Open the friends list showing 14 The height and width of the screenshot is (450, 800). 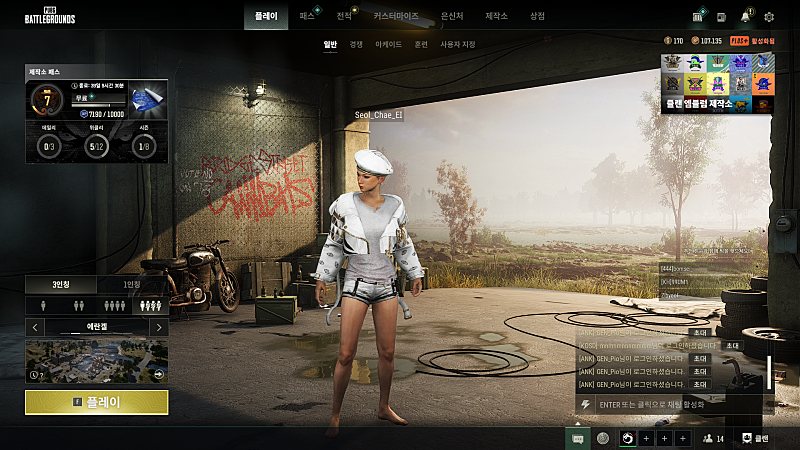tap(713, 438)
